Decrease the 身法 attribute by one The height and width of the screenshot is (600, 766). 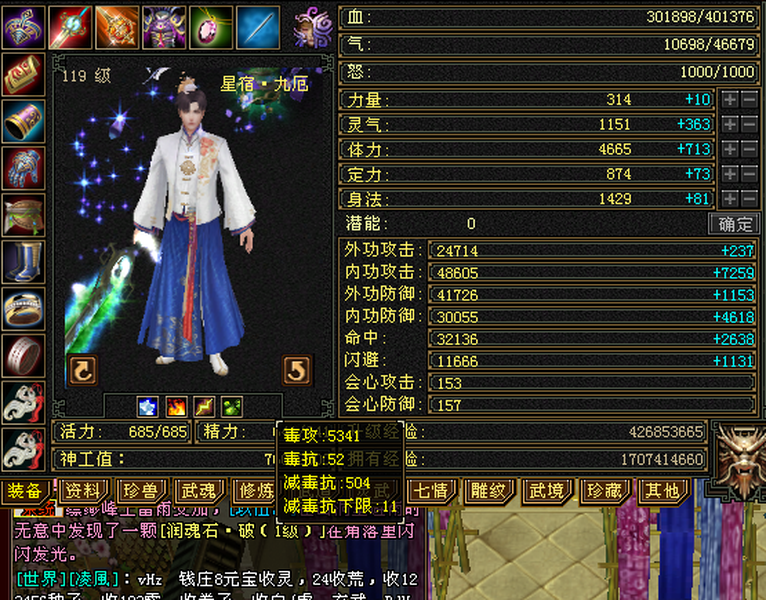(x=750, y=199)
